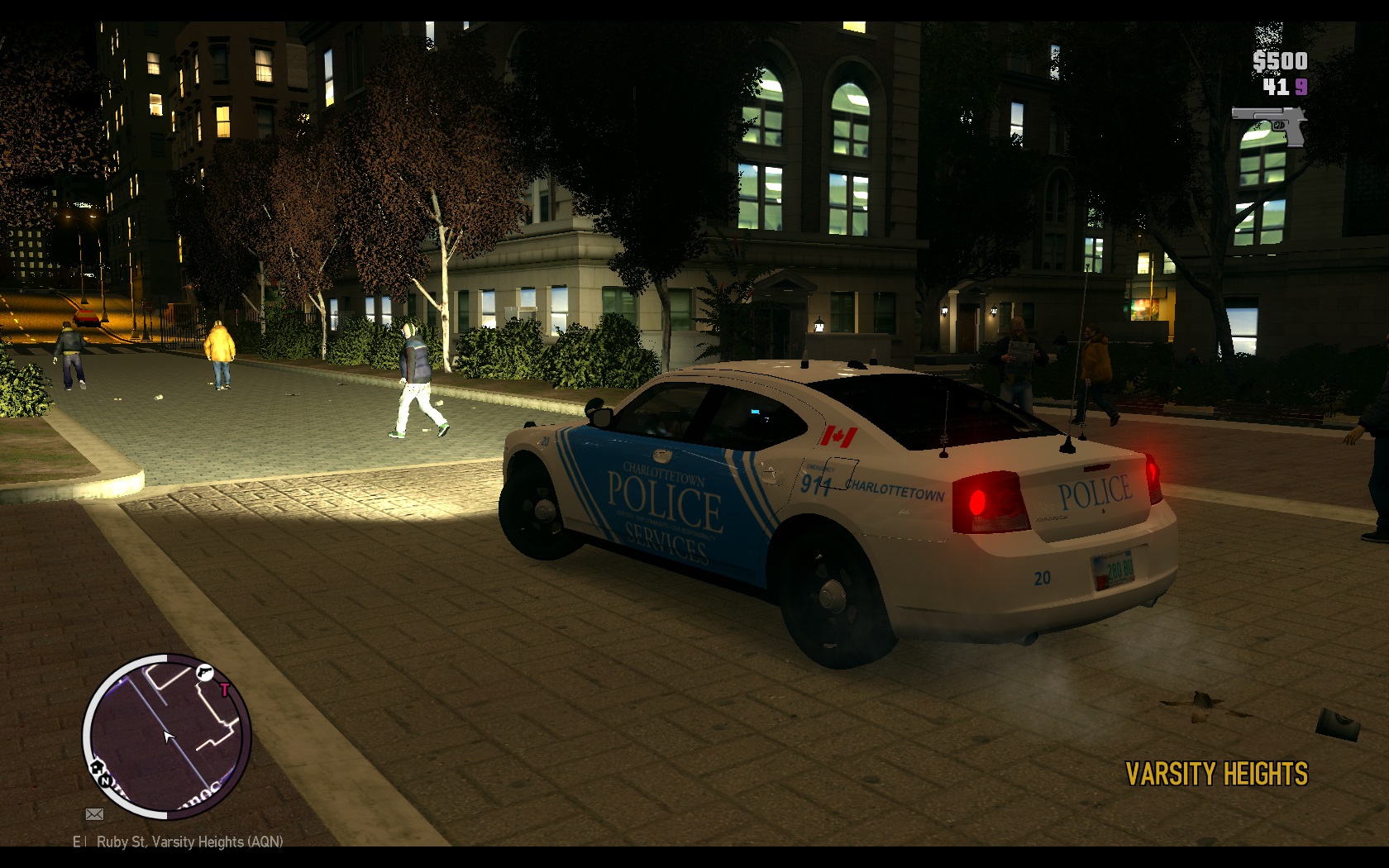1389x868 pixels.
Task: Click the player arrow on the minimap
Action: click(169, 737)
